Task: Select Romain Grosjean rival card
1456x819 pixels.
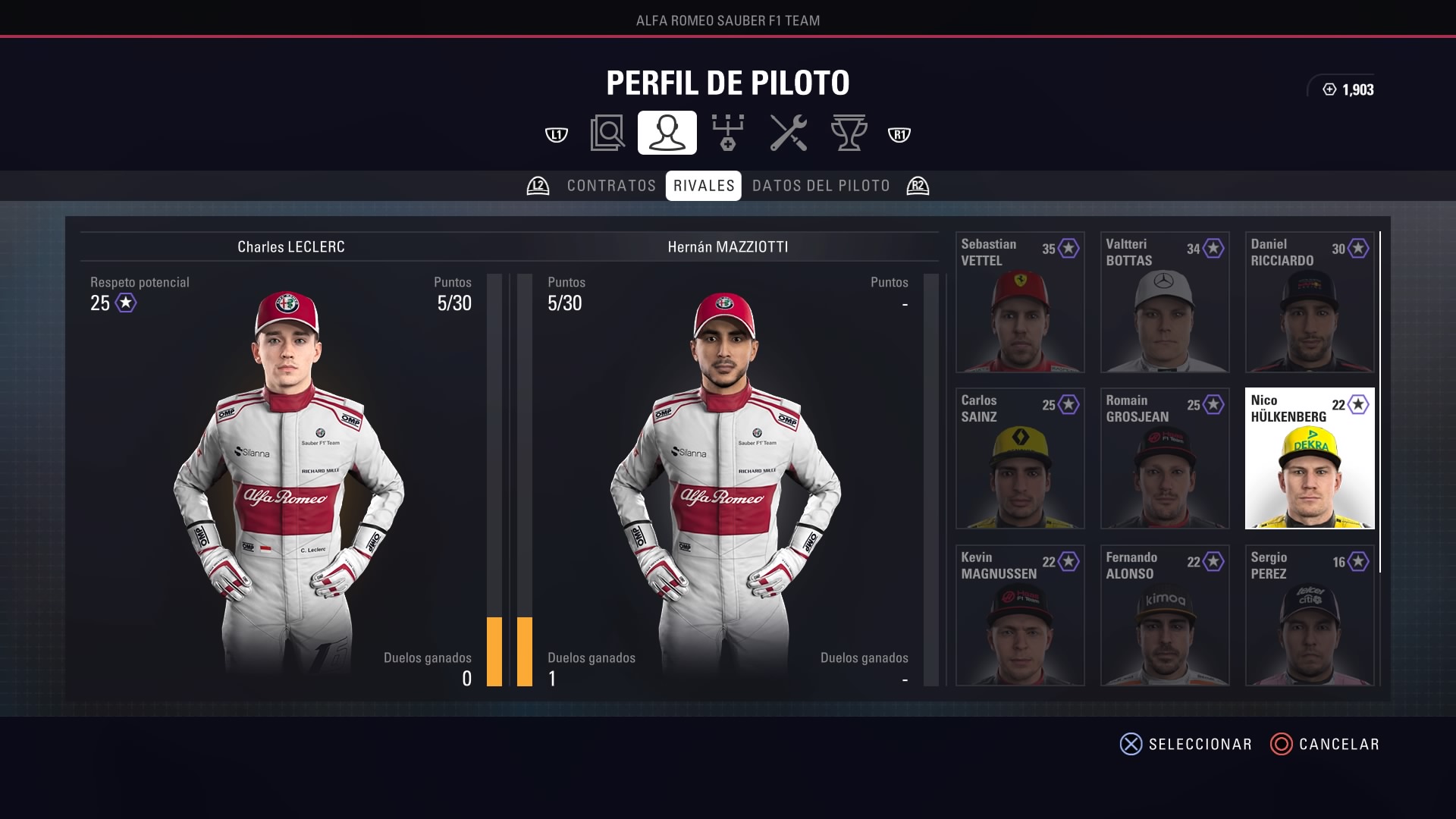Action: click(x=1165, y=458)
